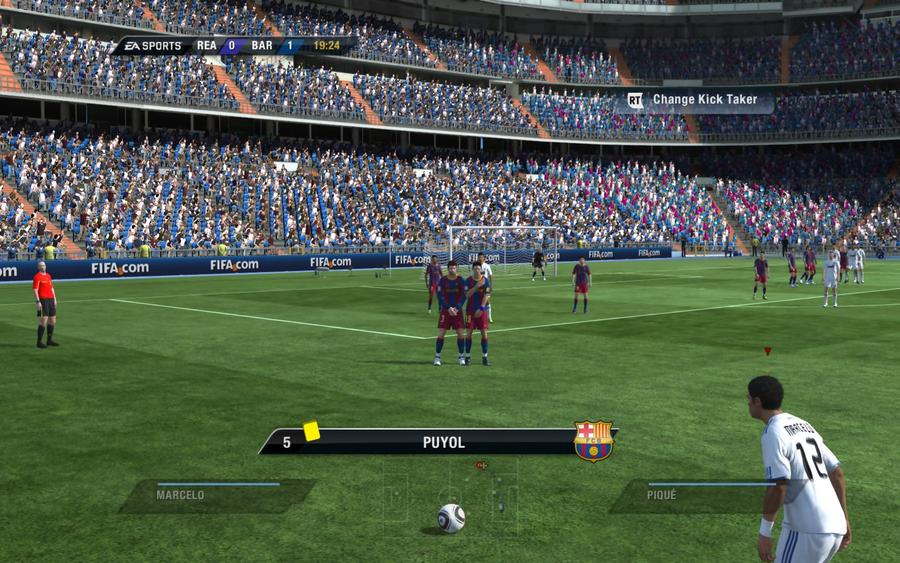The width and height of the screenshot is (900, 563).
Task: Select the Marcelo player name panel
Action: tap(217, 495)
